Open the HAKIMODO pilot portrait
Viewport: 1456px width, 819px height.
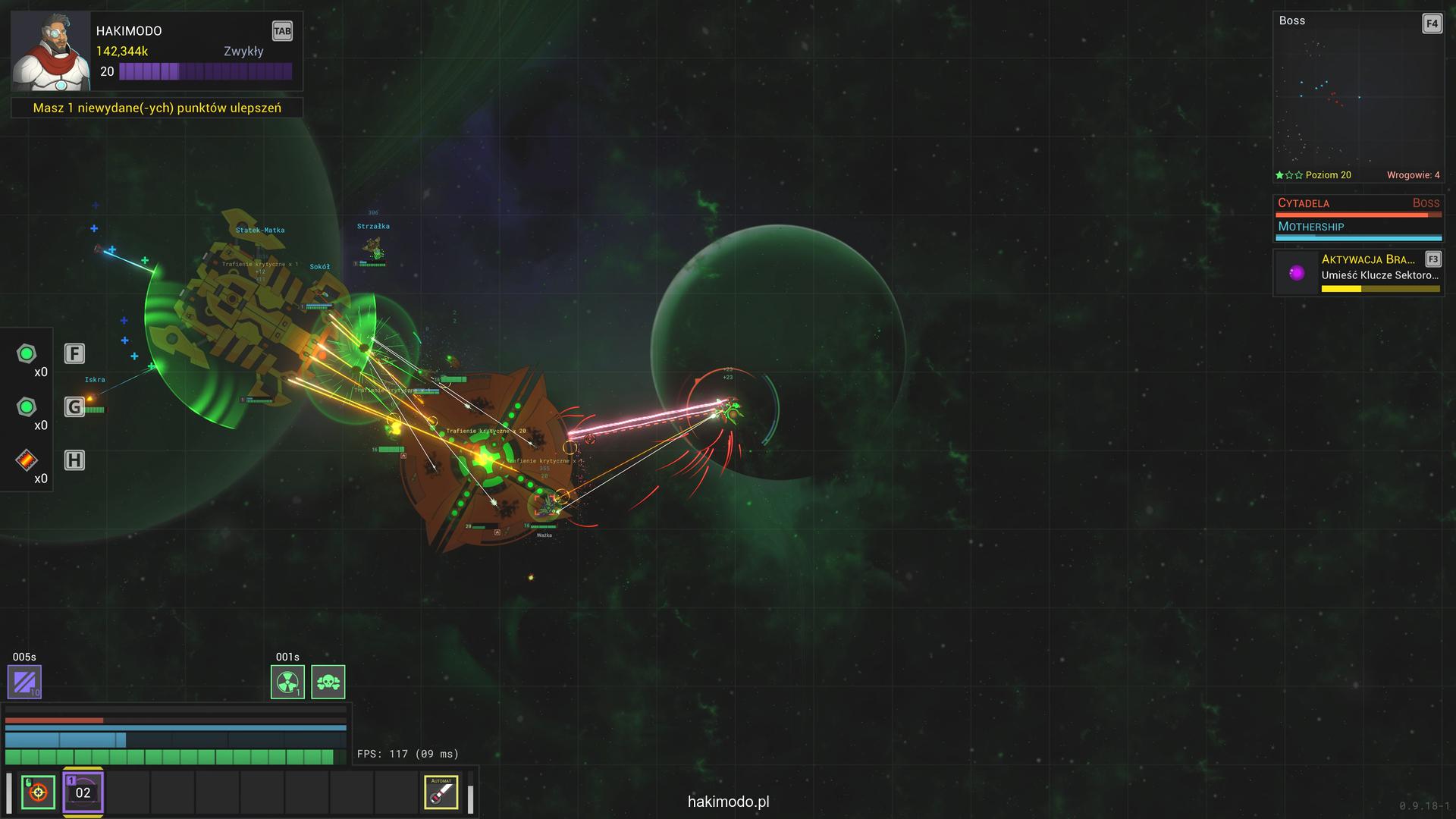click(50, 52)
